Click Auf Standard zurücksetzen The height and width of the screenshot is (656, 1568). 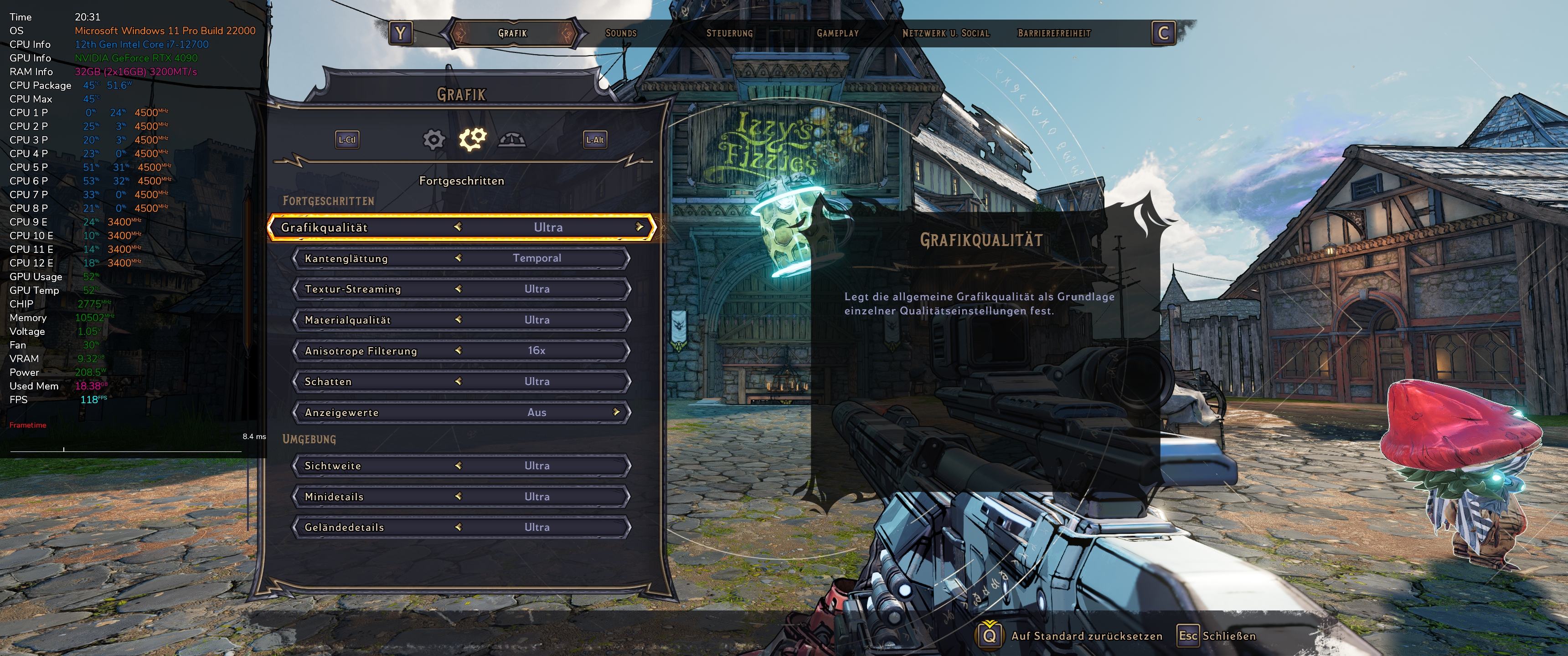(x=1086, y=636)
